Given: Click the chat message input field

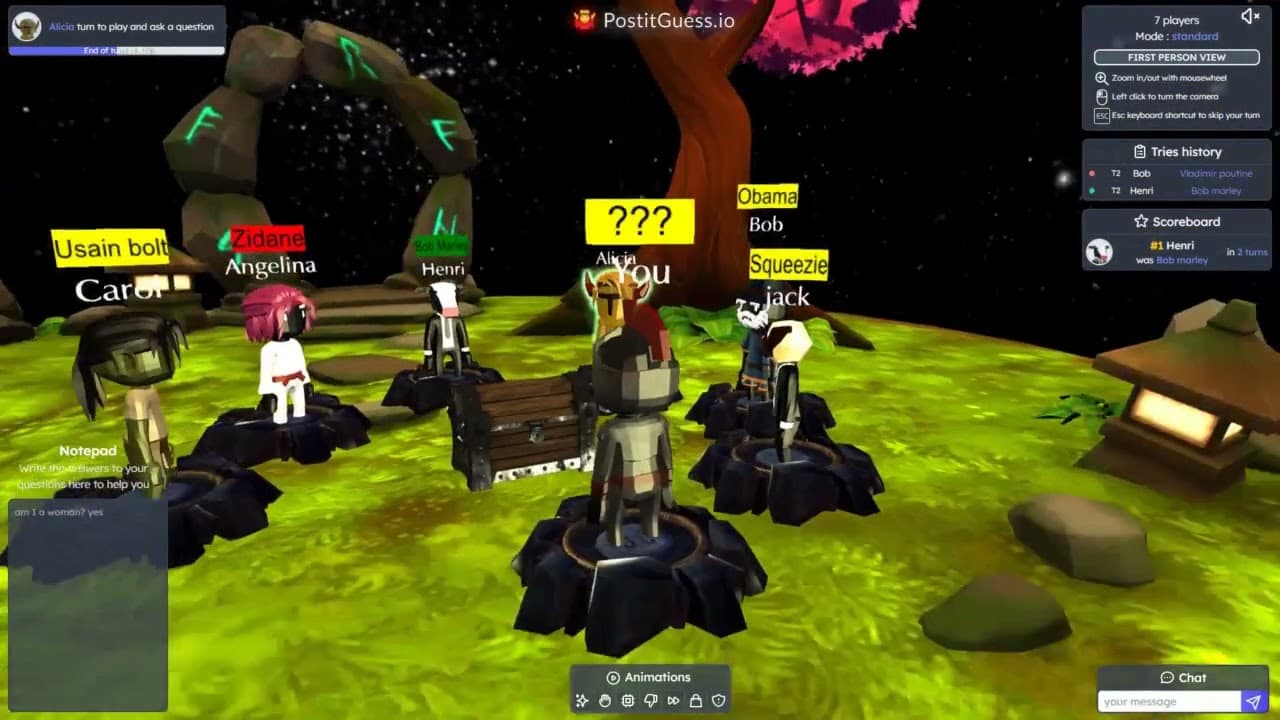Looking at the screenshot, I should 1170,700.
